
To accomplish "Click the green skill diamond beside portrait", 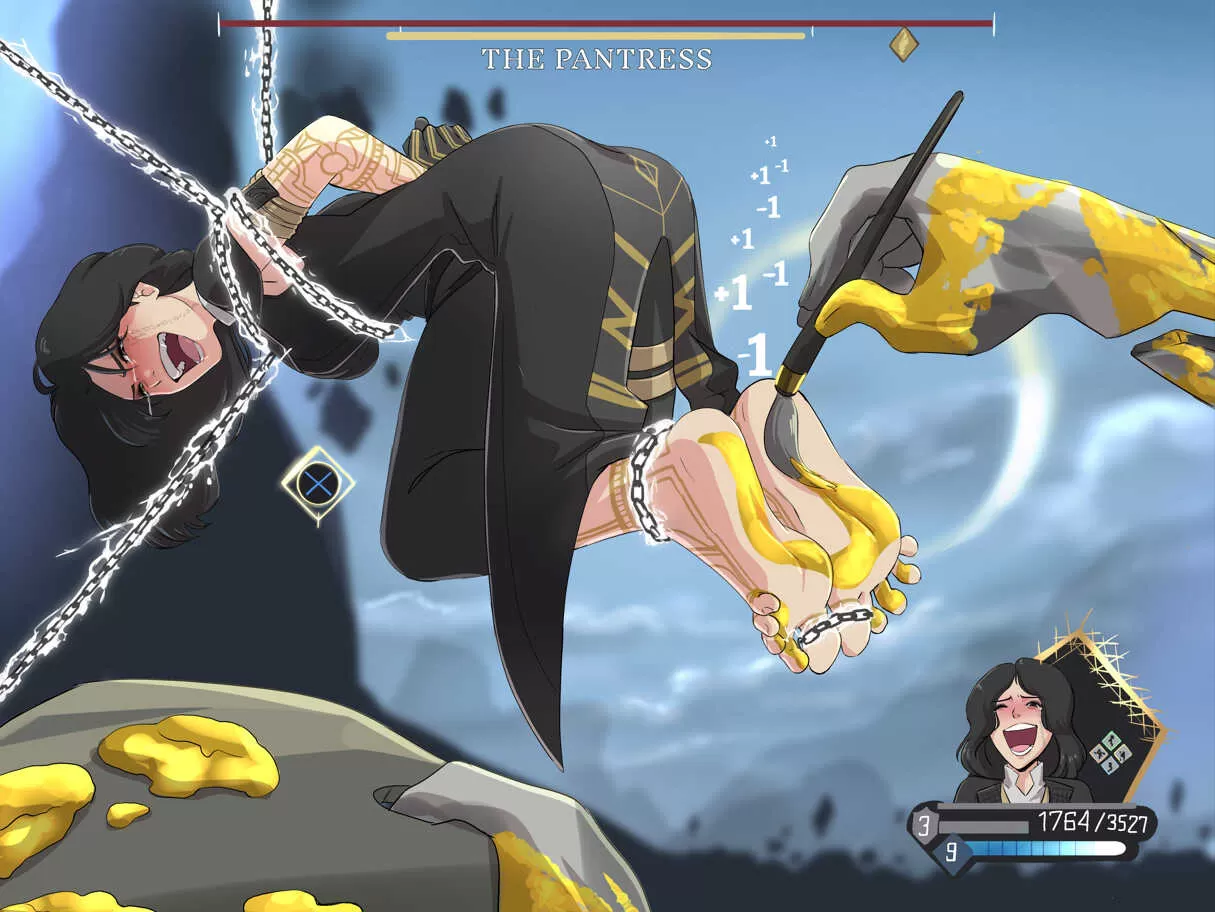I will (x=1107, y=752).
